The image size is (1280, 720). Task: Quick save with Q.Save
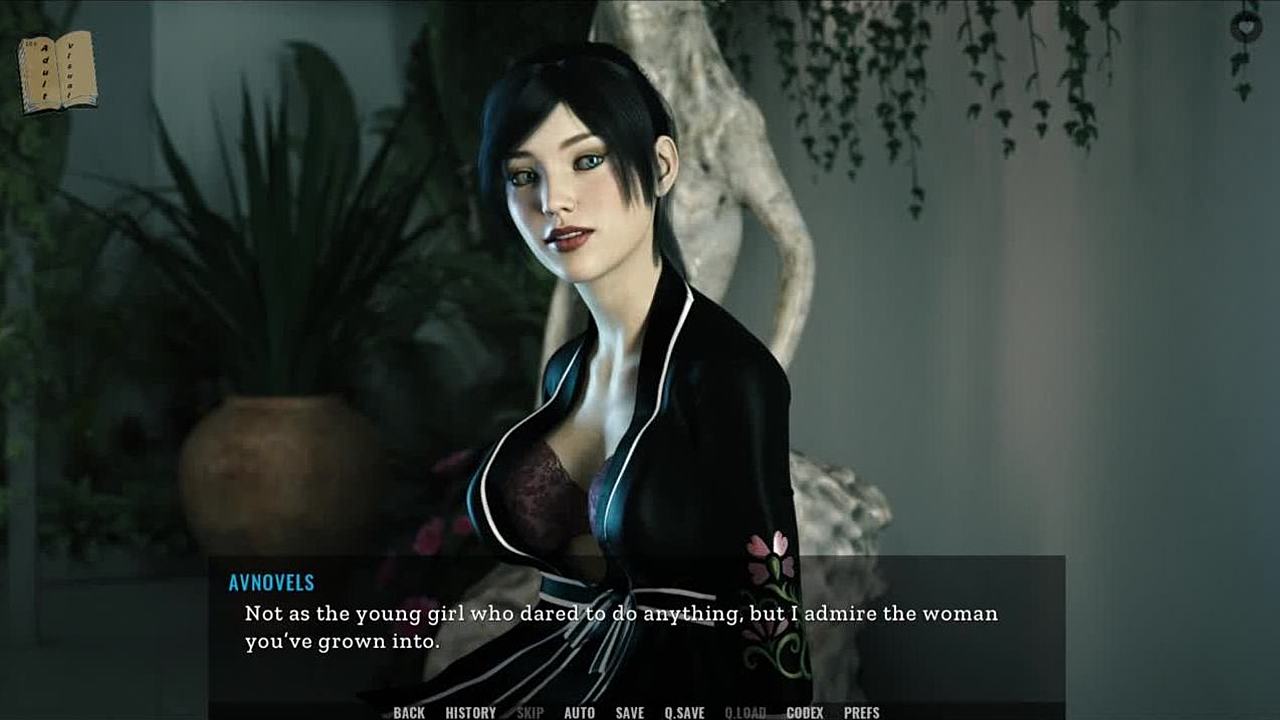pos(684,712)
